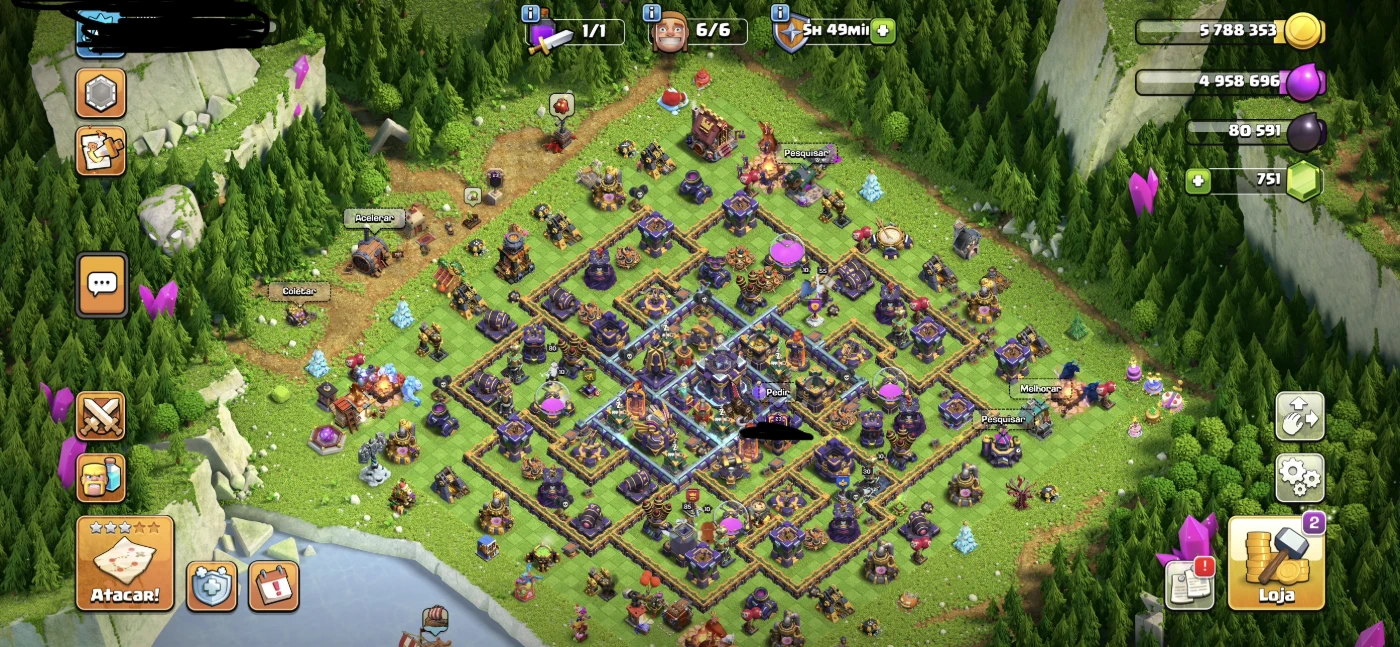The width and height of the screenshot is (1400, 647).
Task: Tap the Atacar! attack button
Action: pos(125,563)
